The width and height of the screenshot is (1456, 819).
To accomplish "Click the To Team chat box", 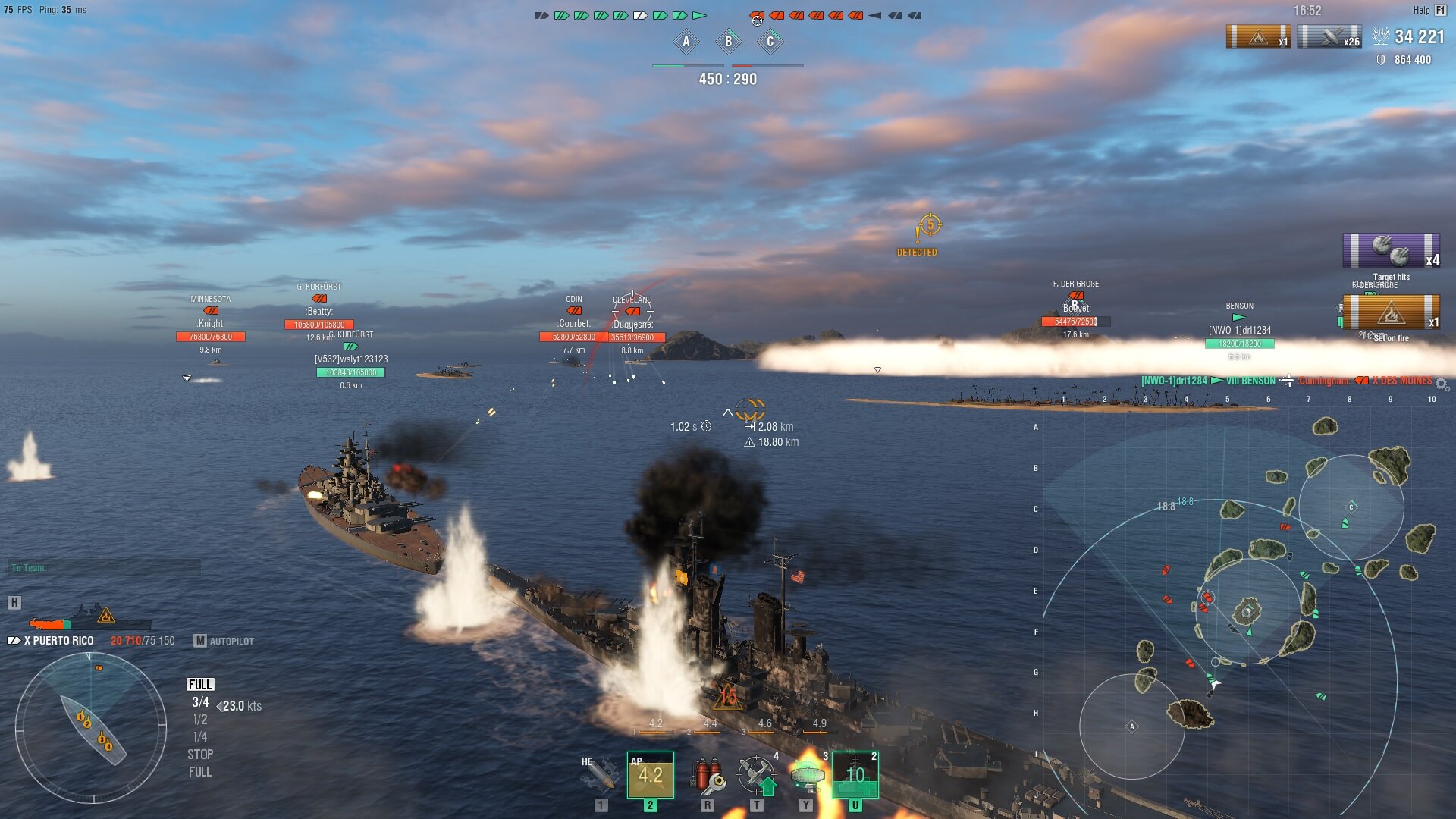I will click(x=105, y=567).
